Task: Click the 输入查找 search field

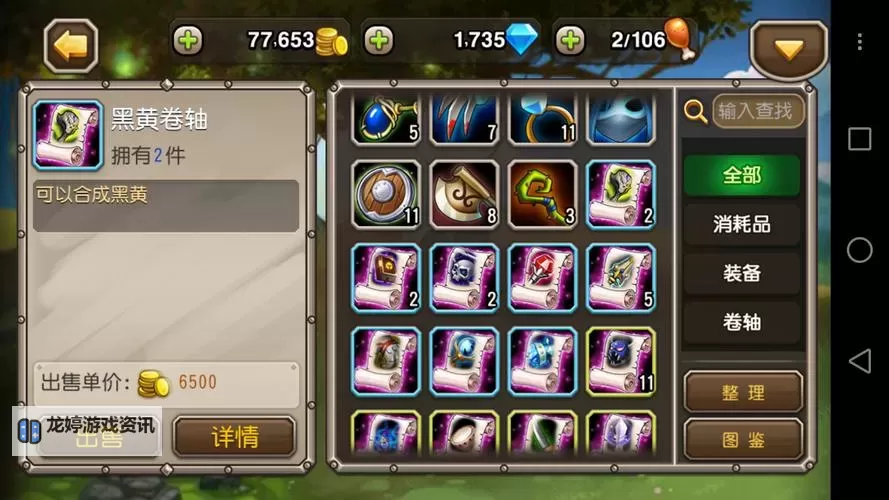Action: tap(757, 111)
